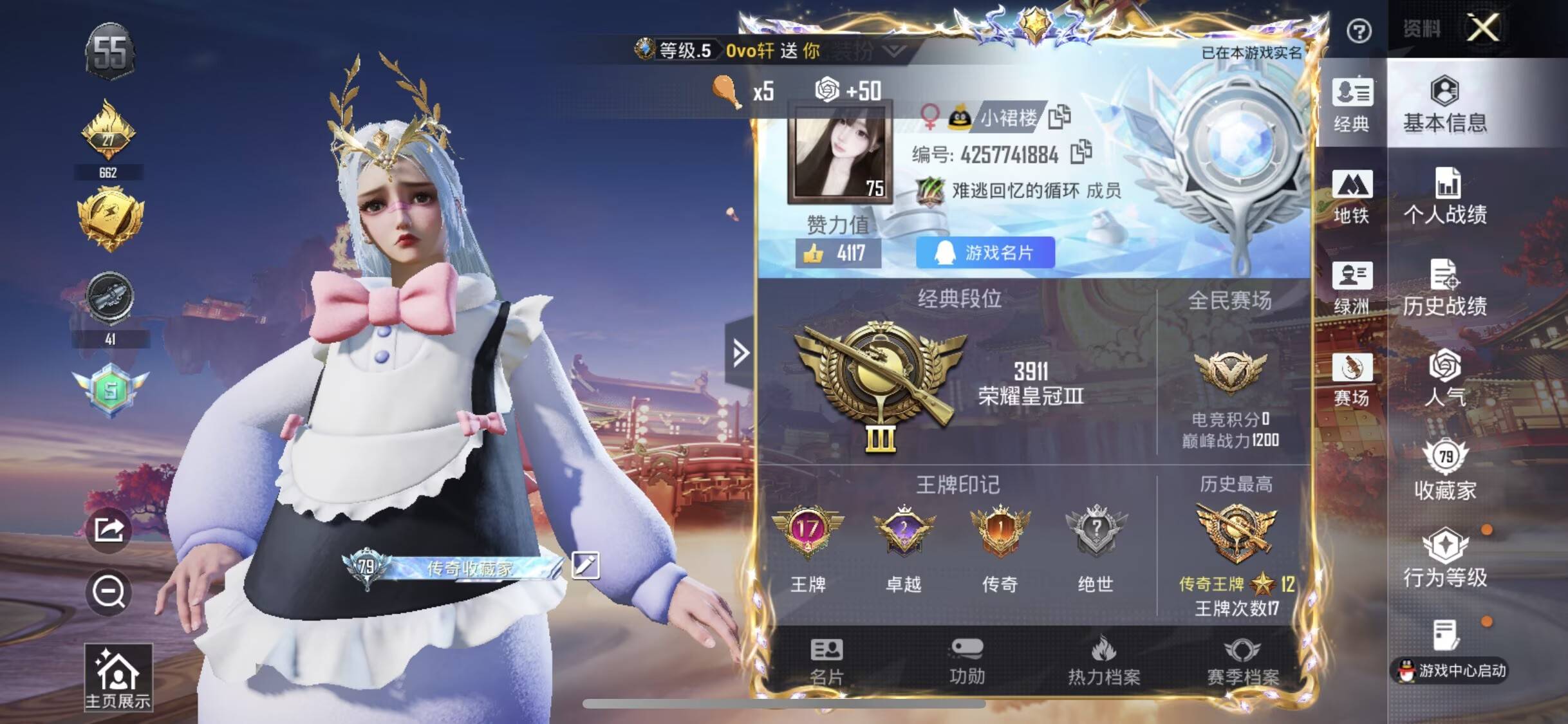The height and width of the screenshot is (724, 1568).
Task: Show the 人气 popularity page
Action: click(x=1444, y=378)
